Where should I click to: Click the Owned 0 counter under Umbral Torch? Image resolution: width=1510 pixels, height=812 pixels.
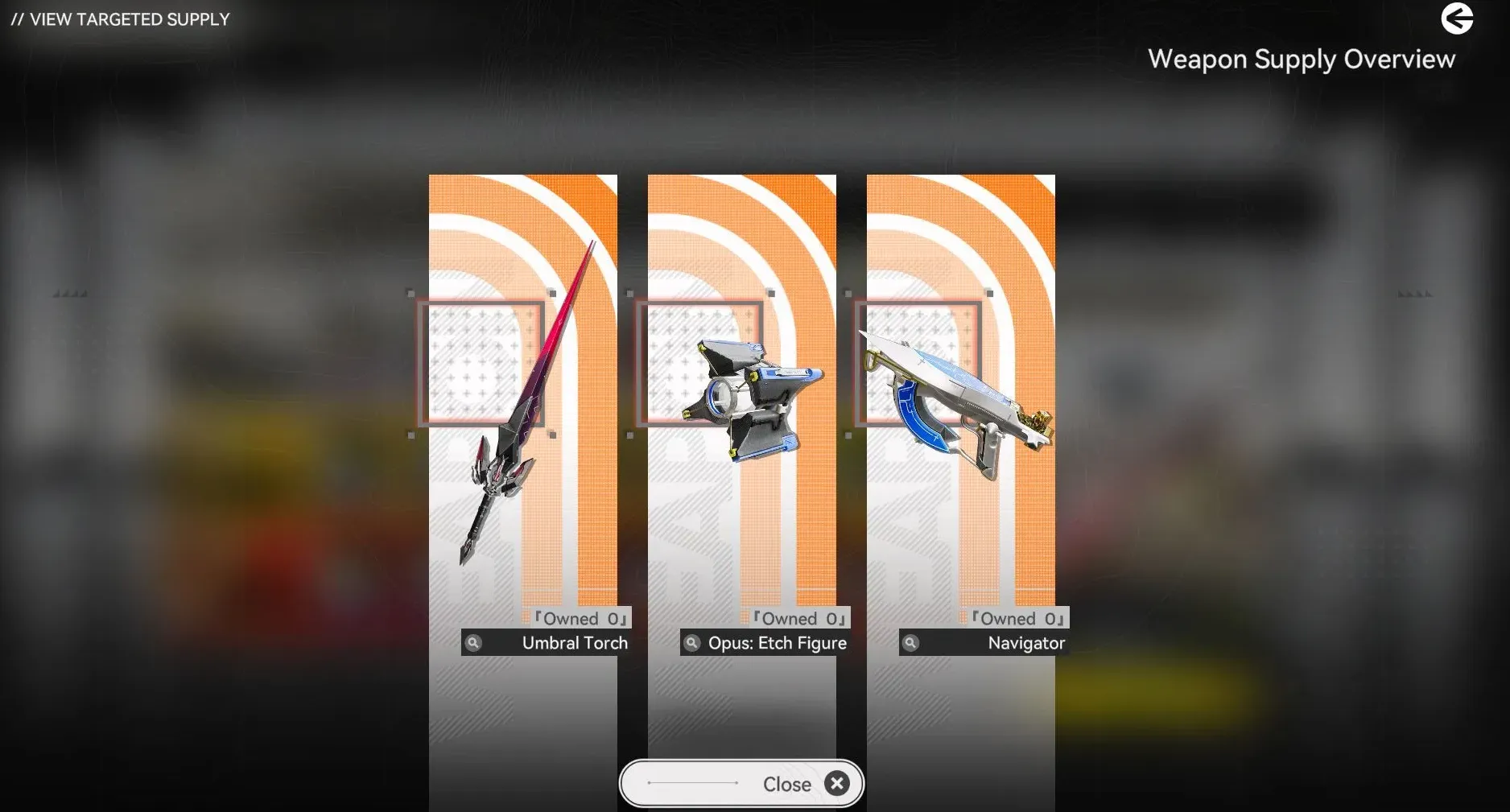tap(579, 618)
